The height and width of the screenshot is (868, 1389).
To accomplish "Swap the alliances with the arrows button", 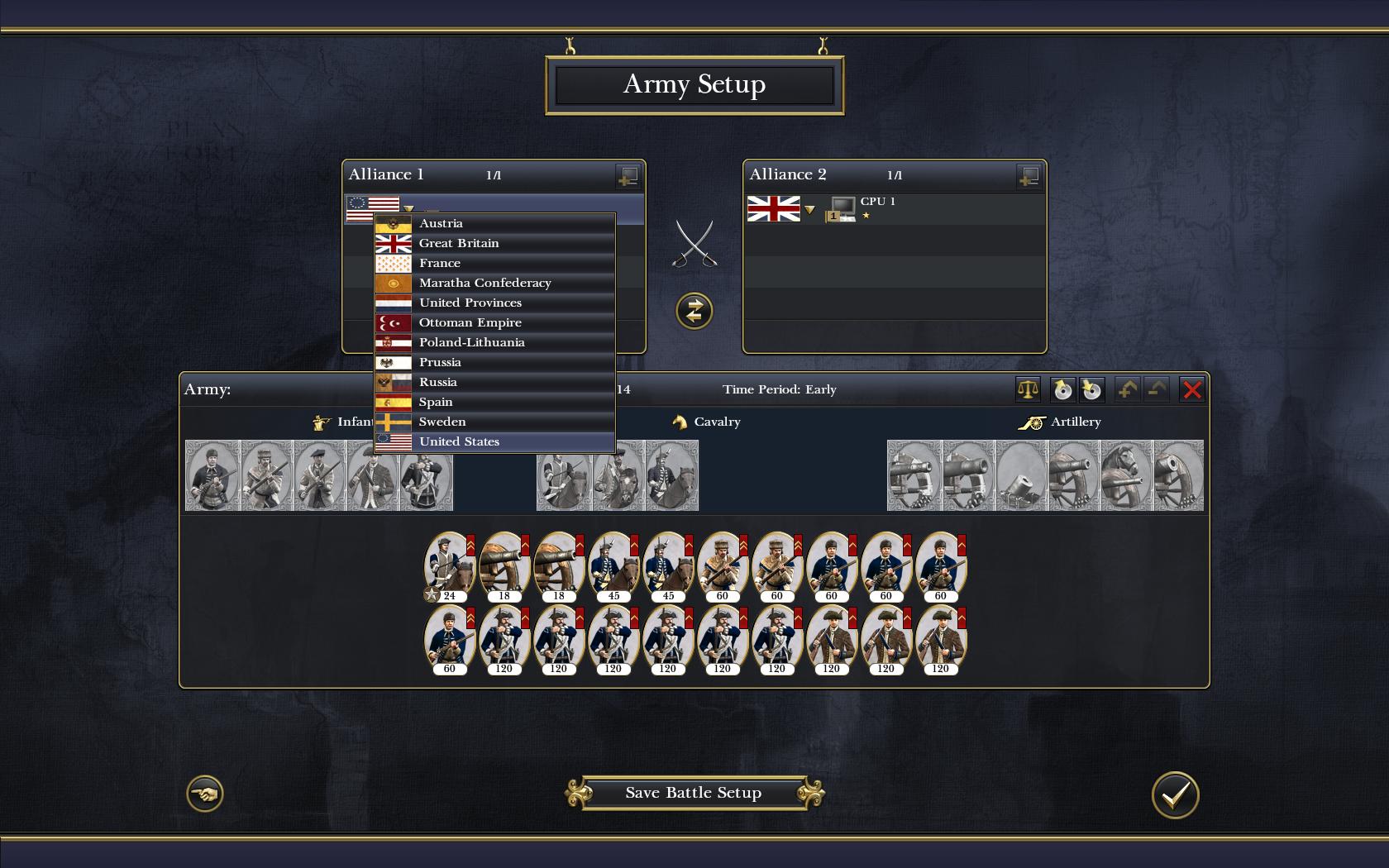I will [x=694, y=311].
